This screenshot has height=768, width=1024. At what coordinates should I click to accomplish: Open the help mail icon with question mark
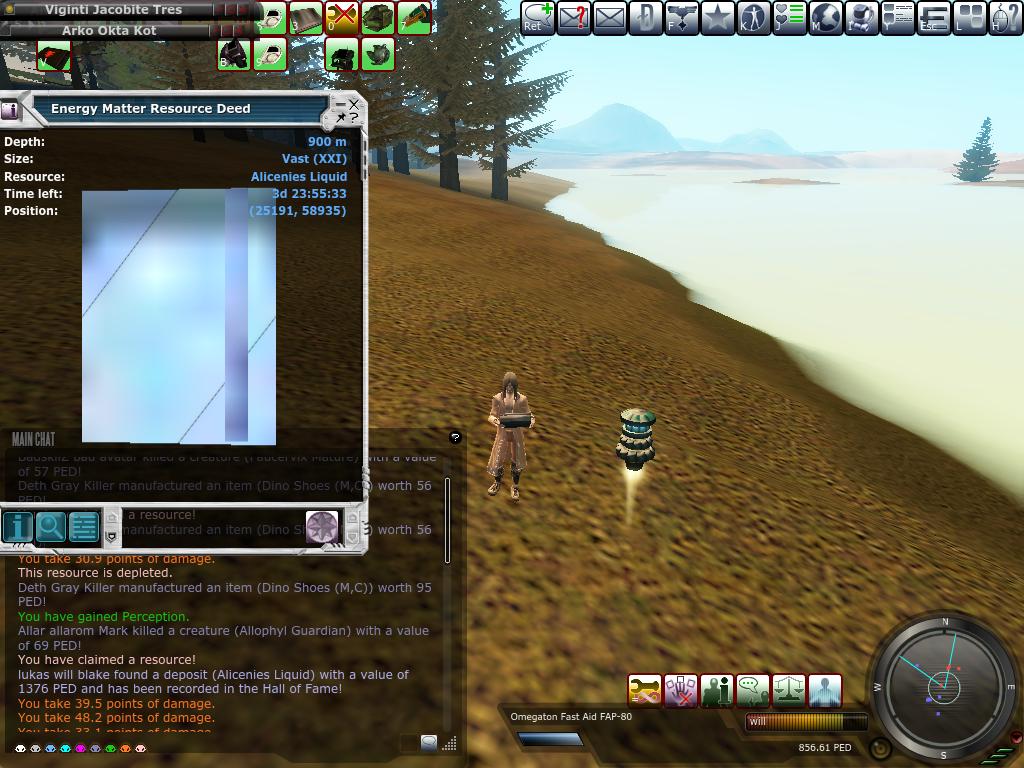click(x=573, y=18)
